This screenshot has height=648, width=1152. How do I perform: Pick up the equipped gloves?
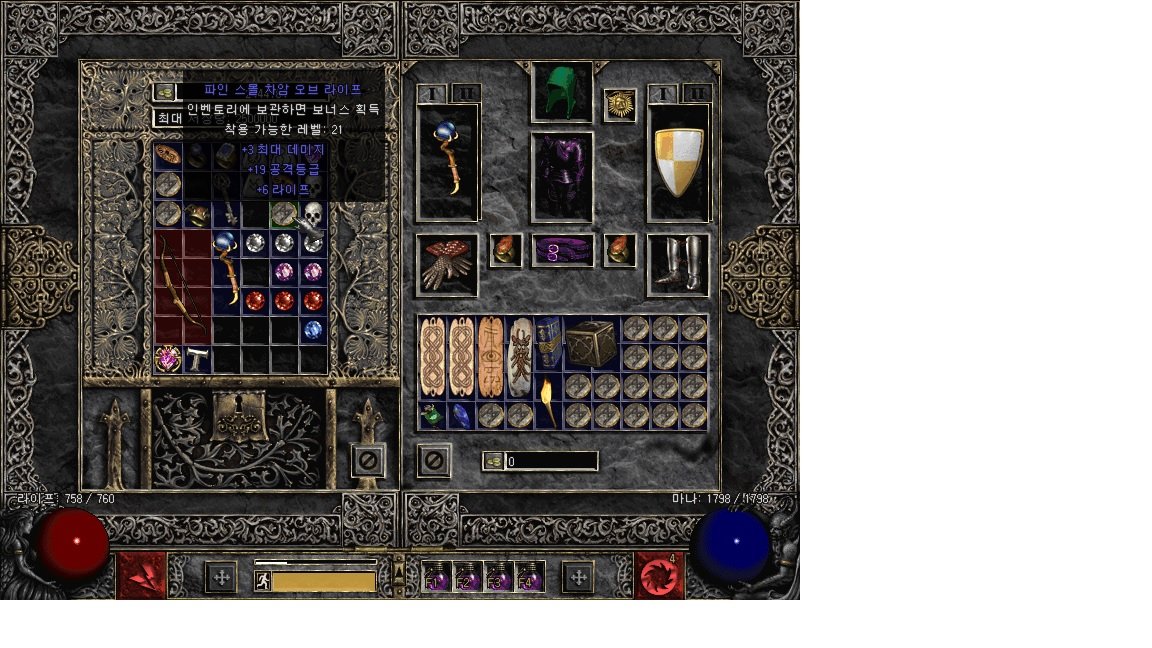pyautogui.click(x=446, y=265)
